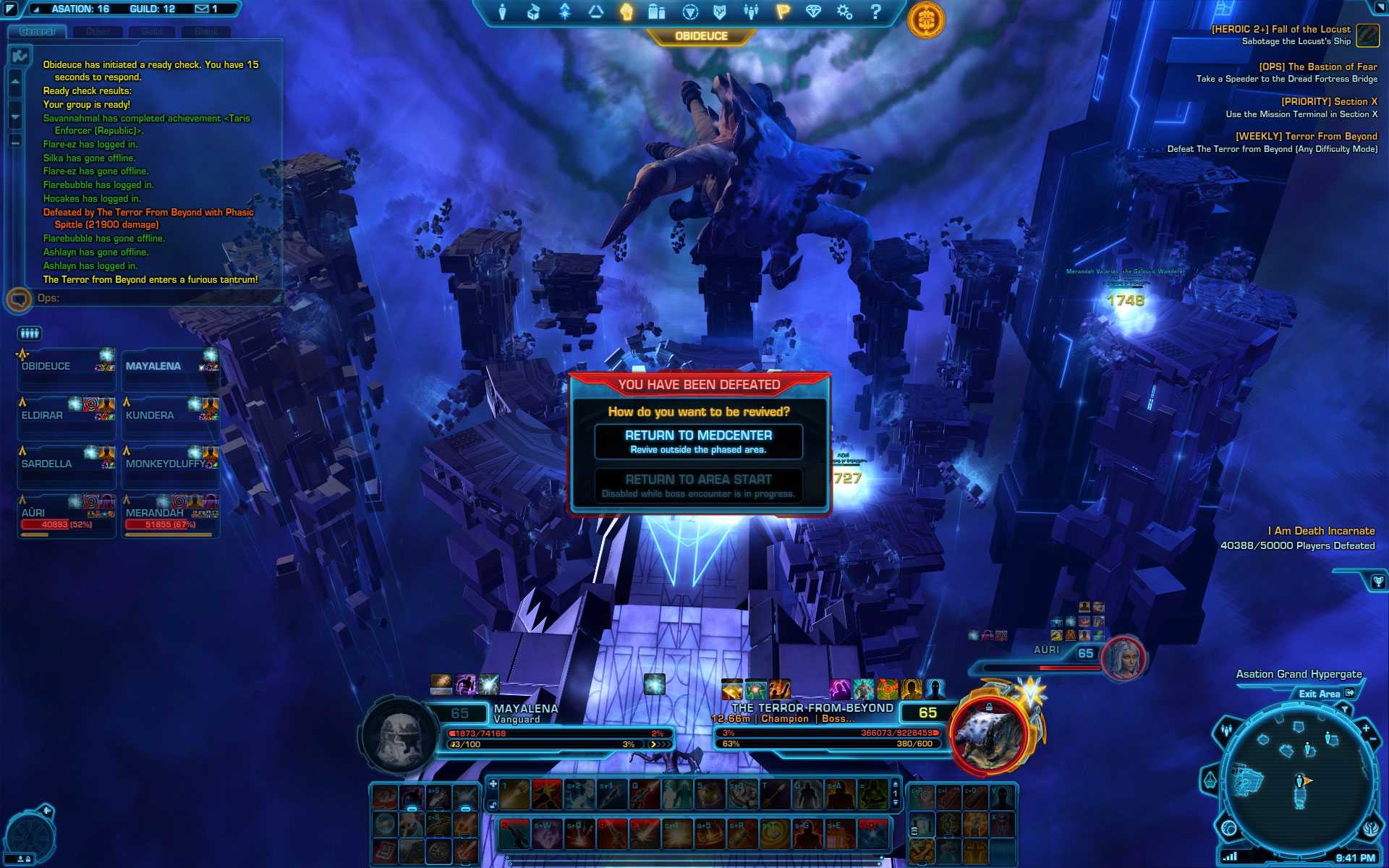This screenshot has height=868, width=1389.
Task: Open the inventory box icon
Action: click(533, 12)
